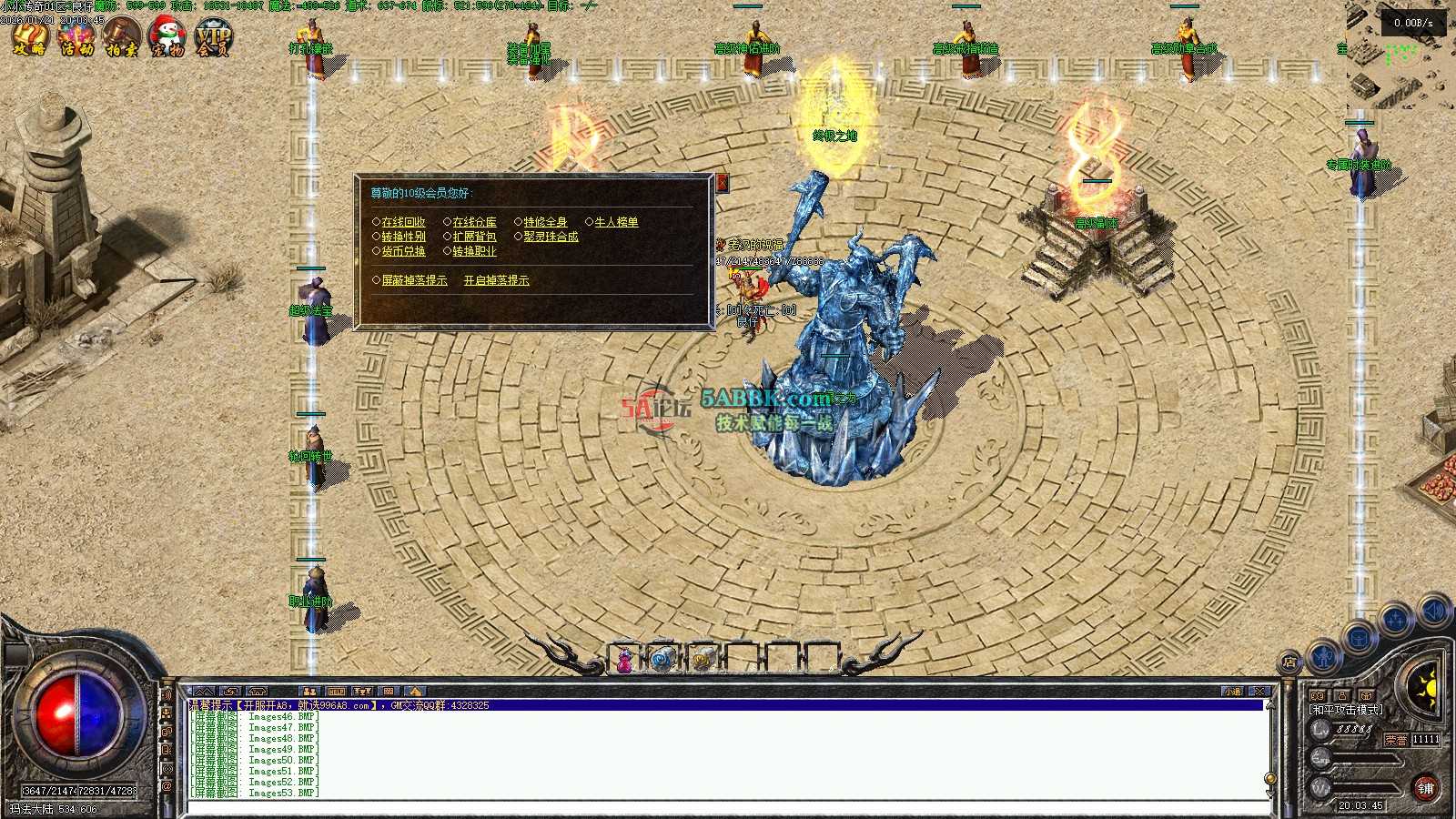Open 货币兑换 currency exchange

pyautogui.click(x=403, y=251)
